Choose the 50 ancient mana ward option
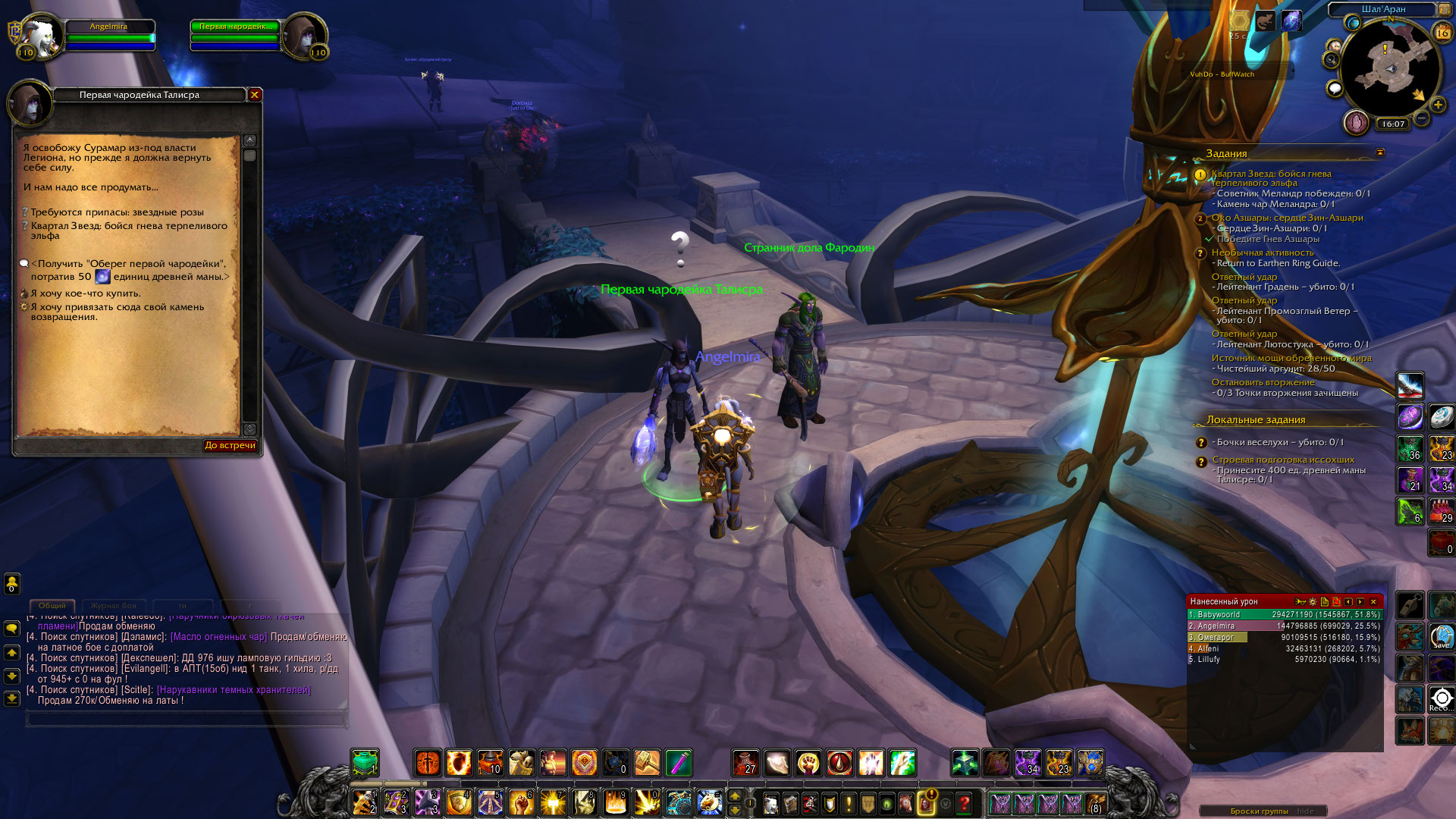The width and height of the screenshot is (1456, 819). click(x=129, y=270)
